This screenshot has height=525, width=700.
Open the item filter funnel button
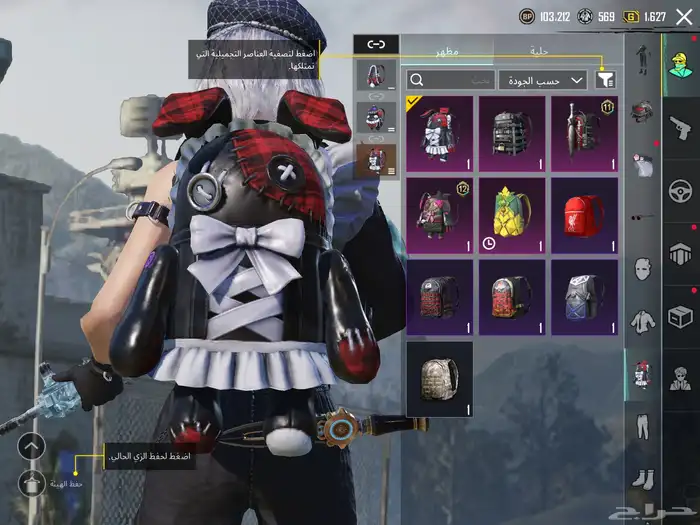click(x=606, y=79)
